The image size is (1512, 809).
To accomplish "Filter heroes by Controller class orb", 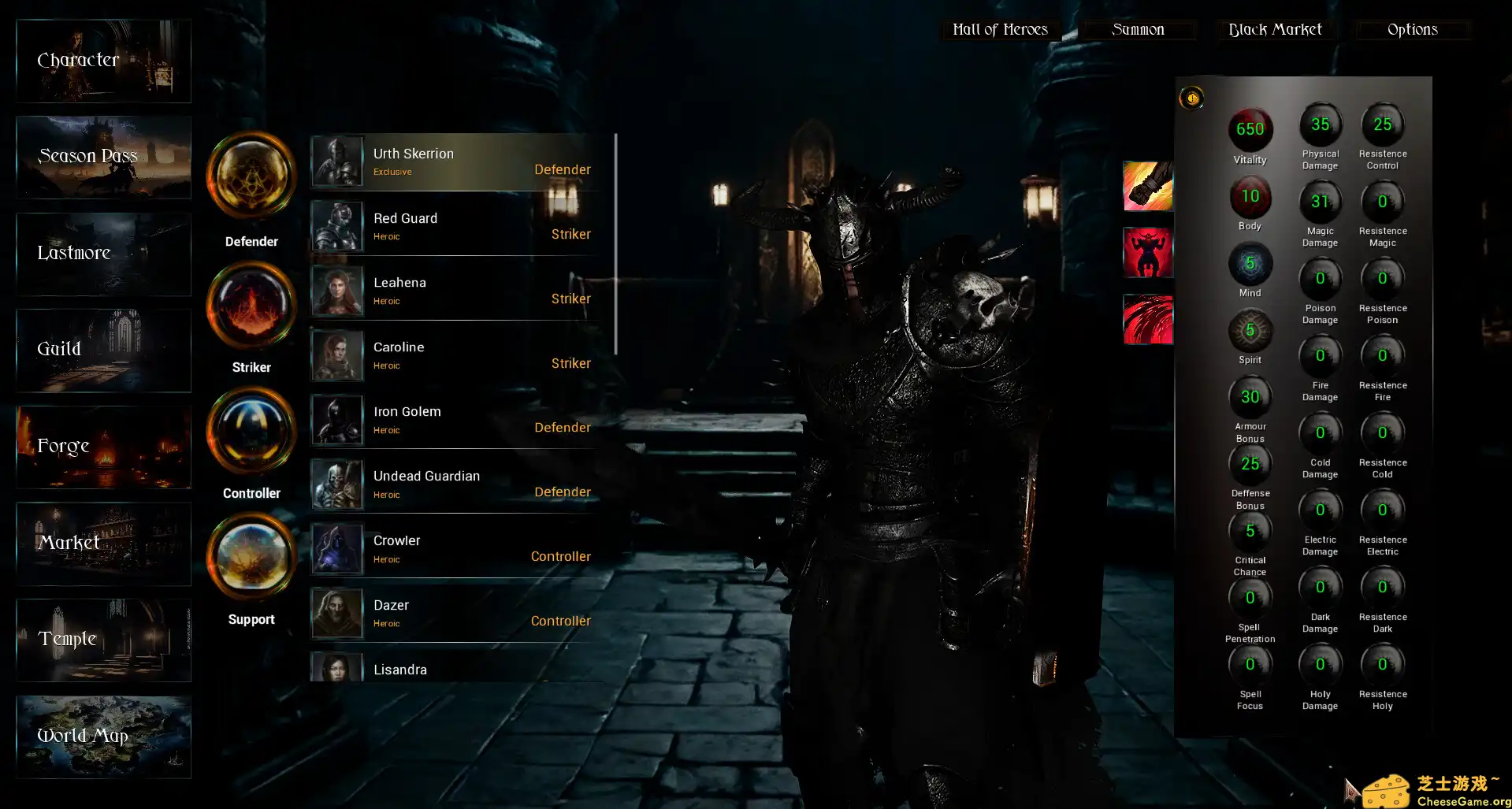I will (x=251, y=432).
